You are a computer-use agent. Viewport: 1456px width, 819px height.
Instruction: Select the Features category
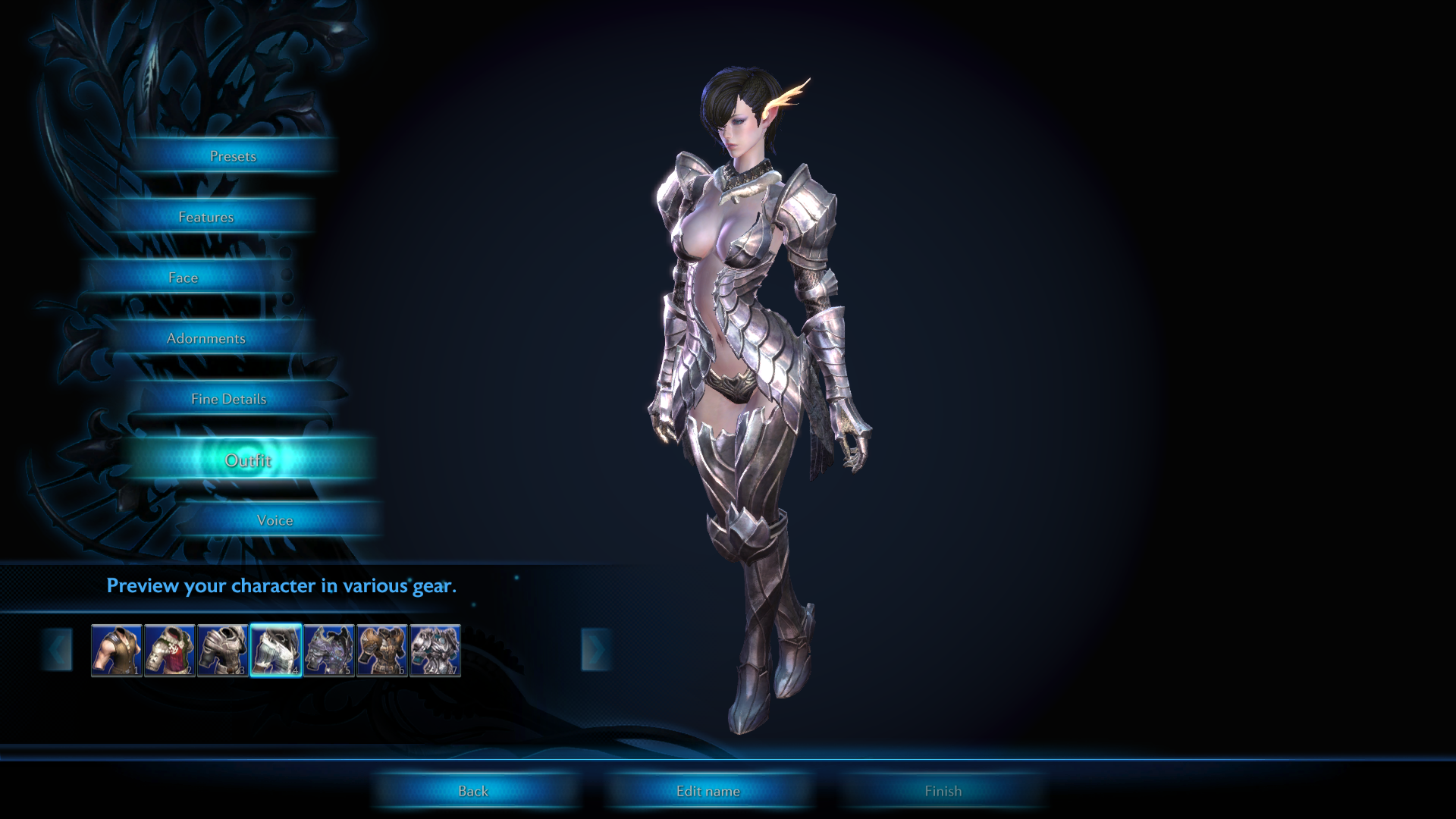[206, 217]
